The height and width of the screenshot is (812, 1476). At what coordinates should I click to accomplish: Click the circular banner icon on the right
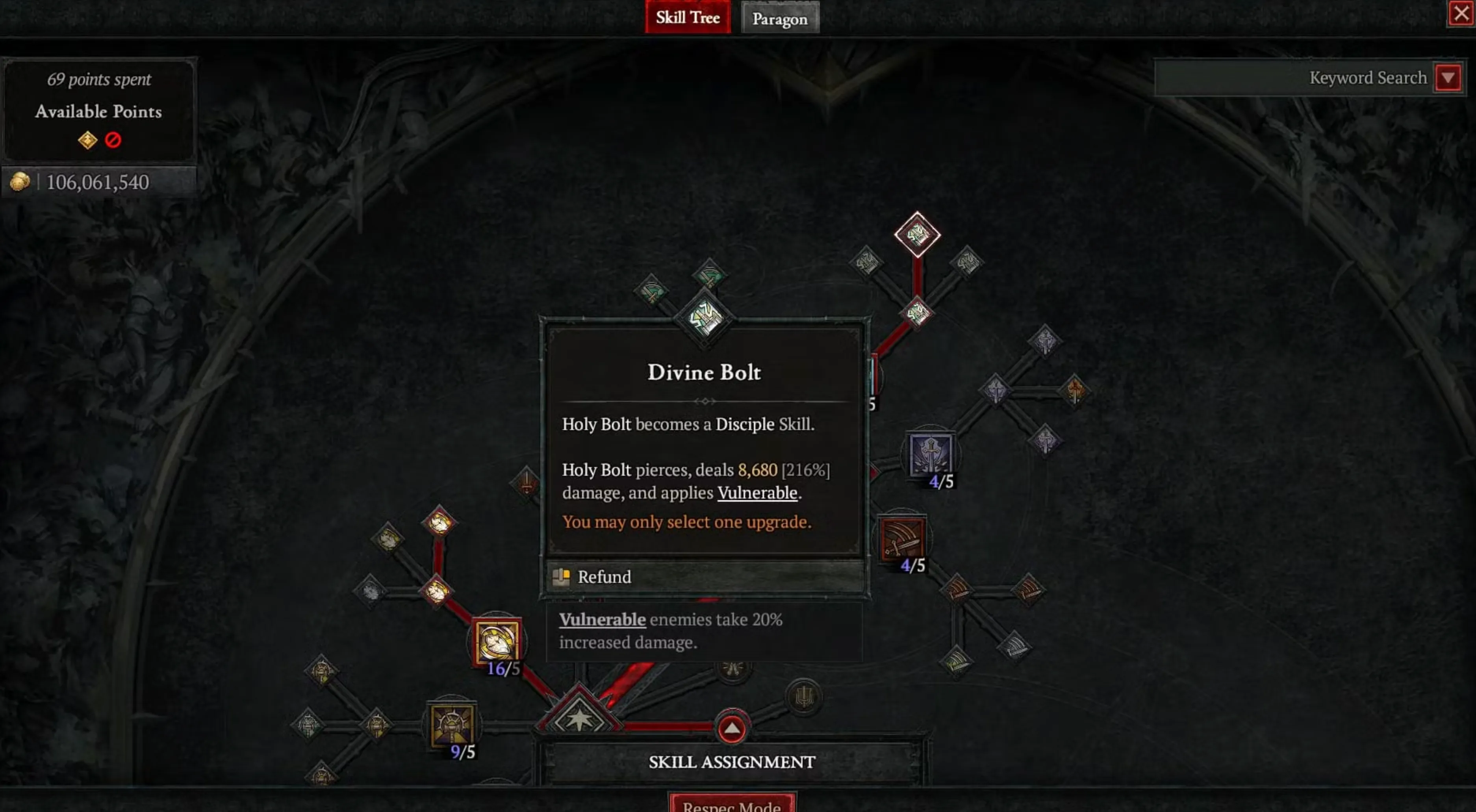tap(805, 696)
